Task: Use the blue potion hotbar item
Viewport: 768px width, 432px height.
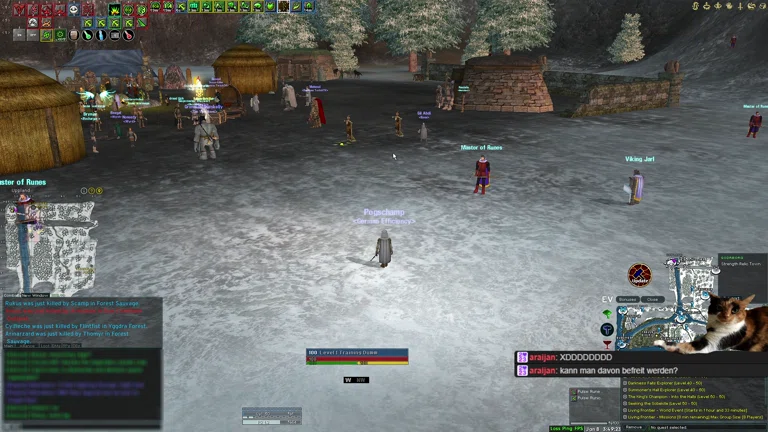Action: click(x=100, y=35)
